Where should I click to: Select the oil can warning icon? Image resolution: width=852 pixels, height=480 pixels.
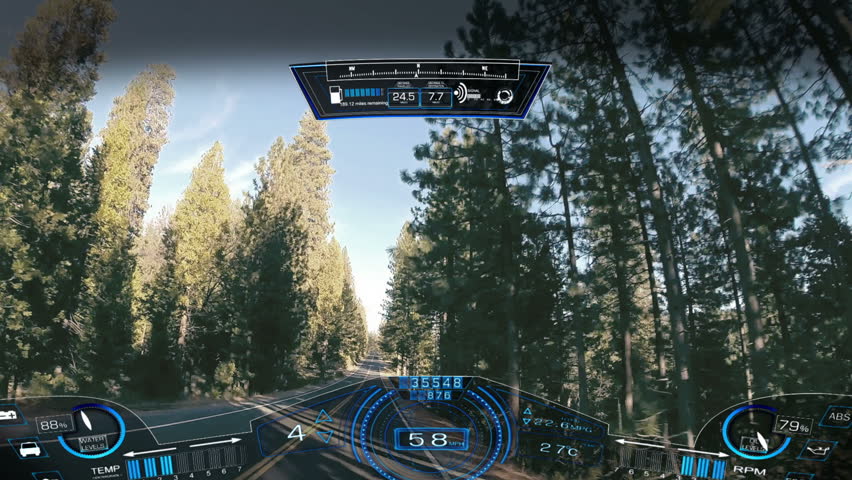point(816,448)
